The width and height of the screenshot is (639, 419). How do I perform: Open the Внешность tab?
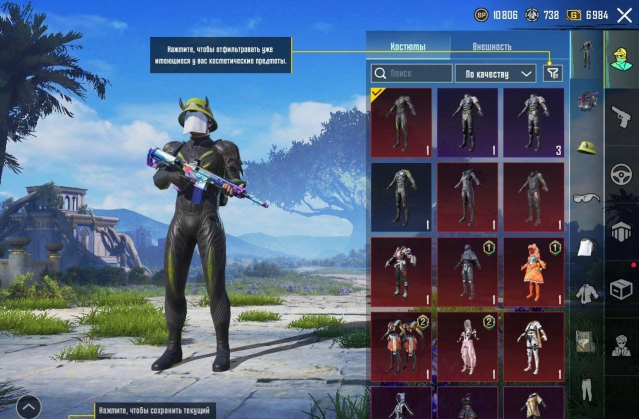[491, 47]
